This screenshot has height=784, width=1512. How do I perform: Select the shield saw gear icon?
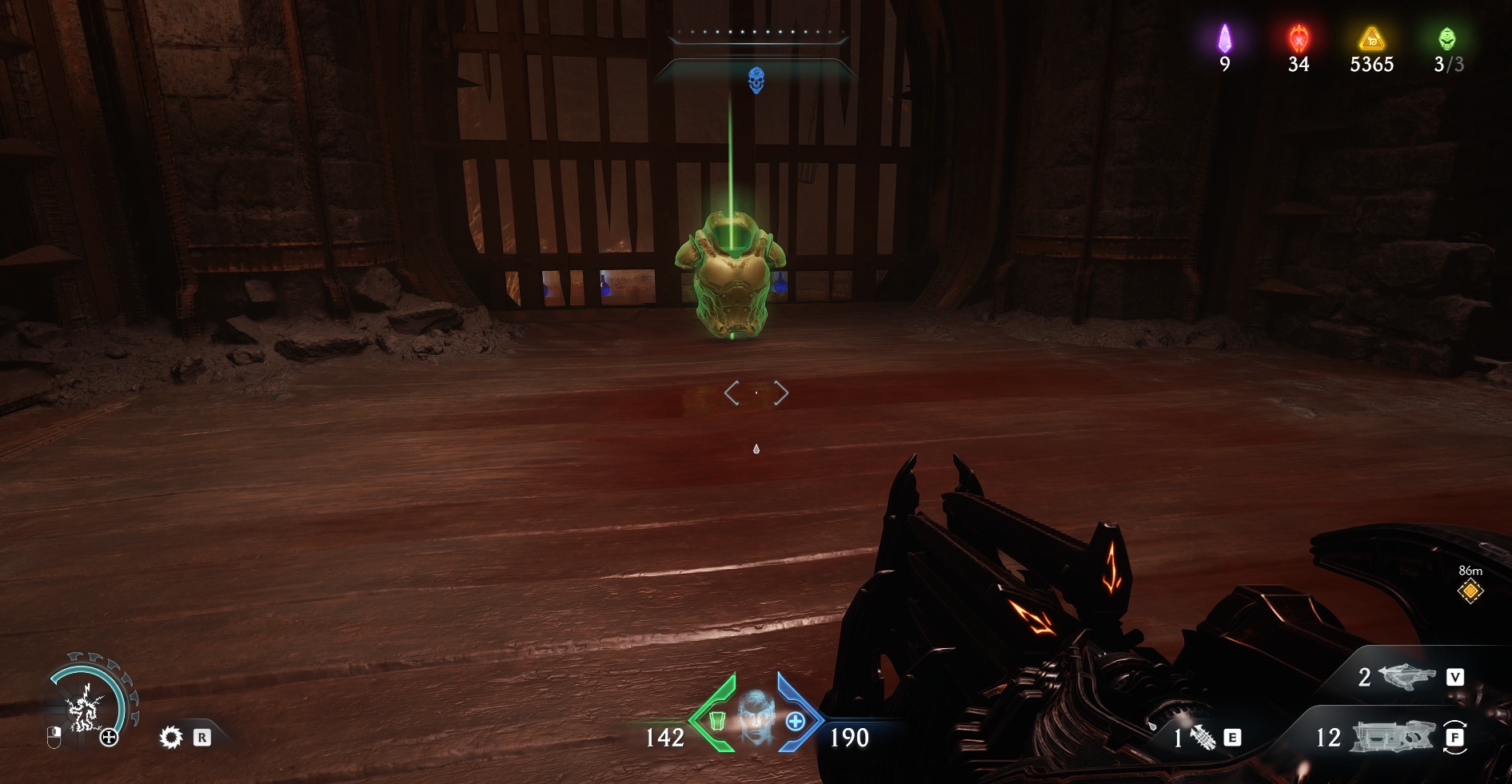coord(170,737)
